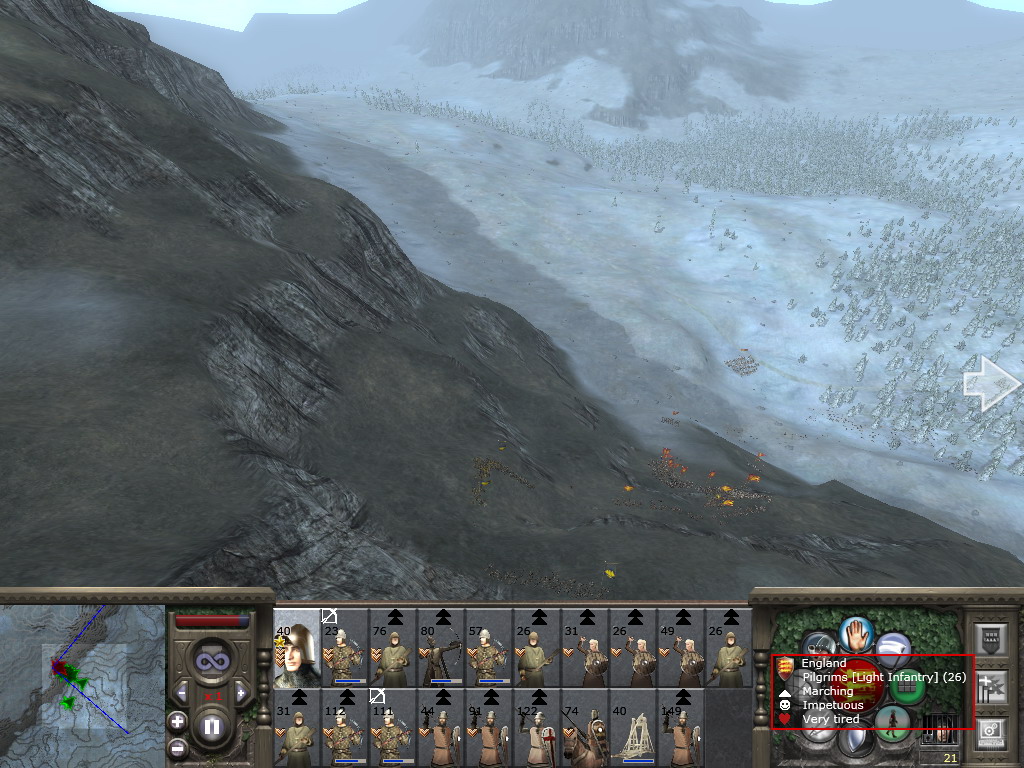Zoom in the minimap

[177, 720]
